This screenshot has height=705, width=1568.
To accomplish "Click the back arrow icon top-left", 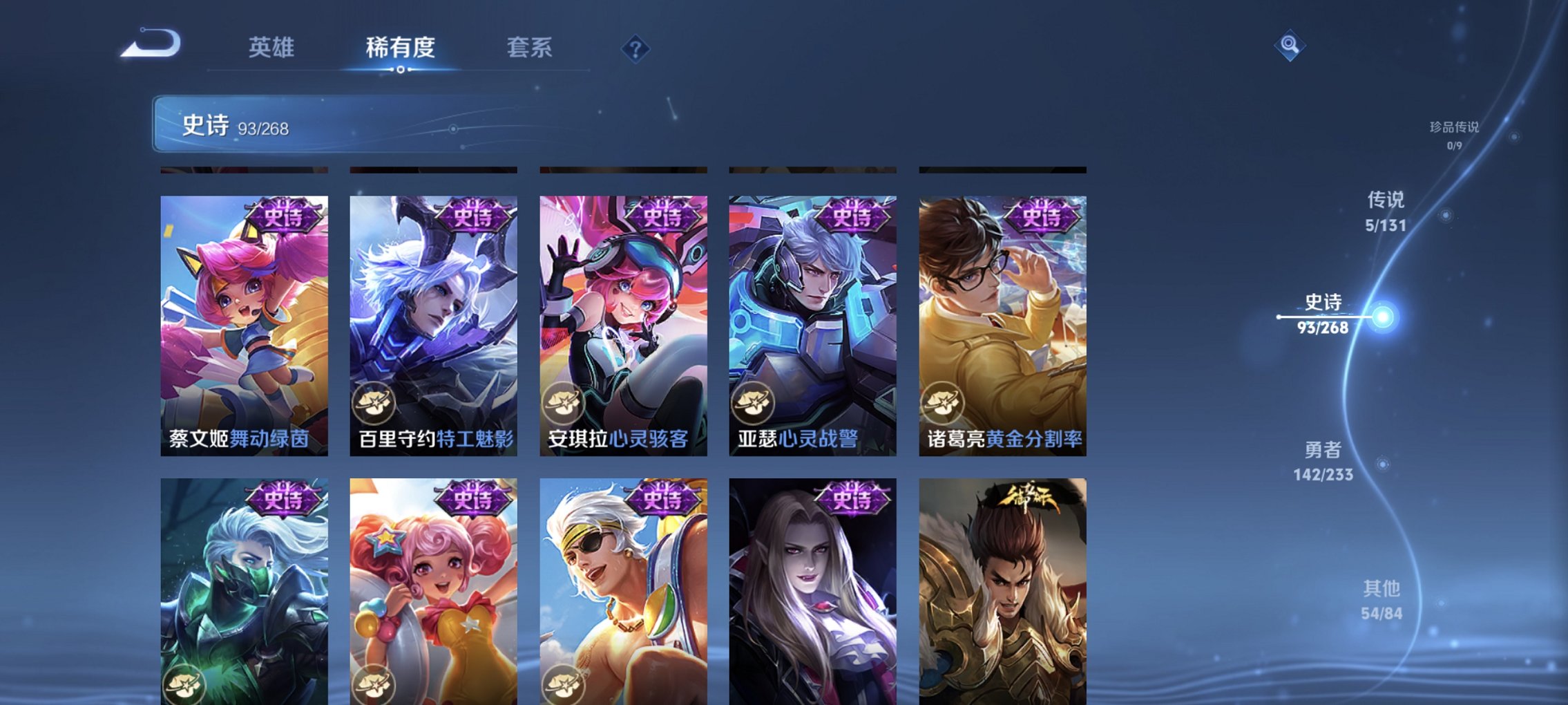I will [x=146, y=48].
